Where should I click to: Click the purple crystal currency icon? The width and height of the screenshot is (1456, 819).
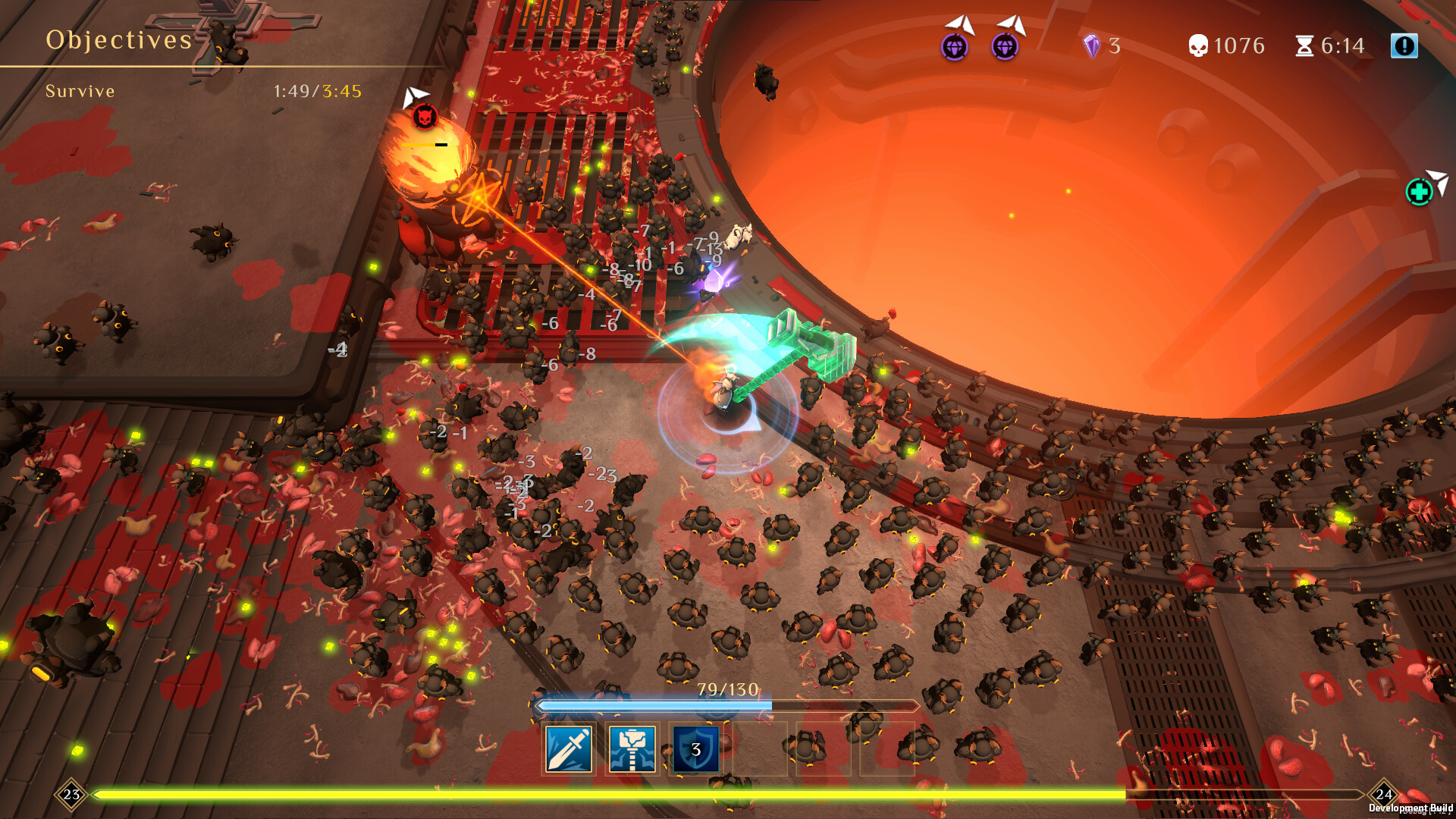point(1092,45)
